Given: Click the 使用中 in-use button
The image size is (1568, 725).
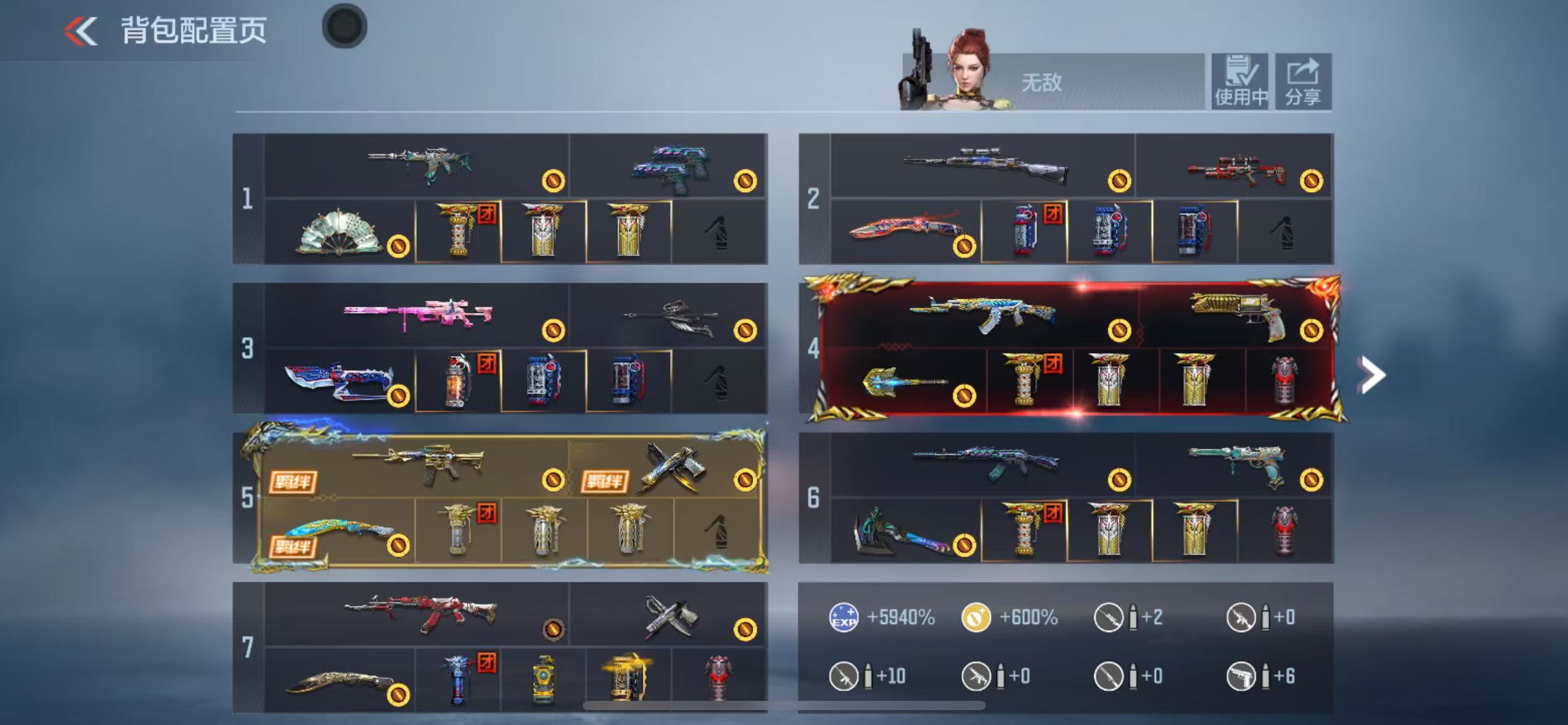Looking at the screenshot, I should click(1240, 82).
